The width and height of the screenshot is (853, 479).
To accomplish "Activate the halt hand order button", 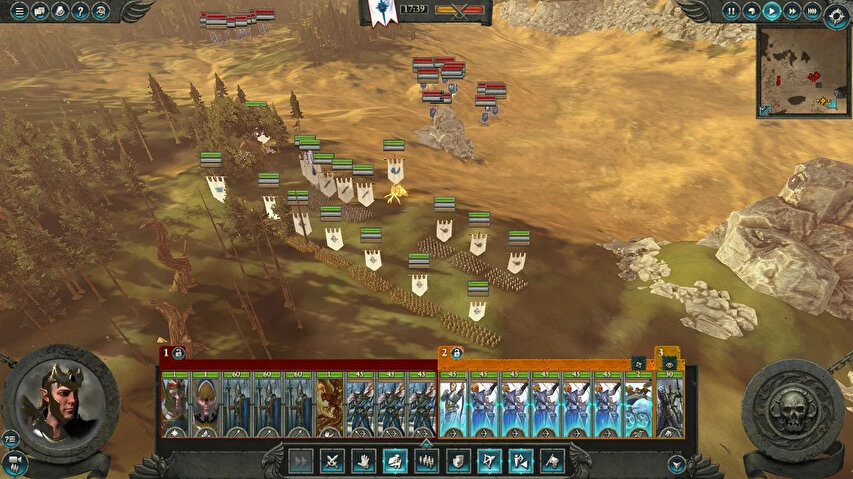I will pos(364,461).
